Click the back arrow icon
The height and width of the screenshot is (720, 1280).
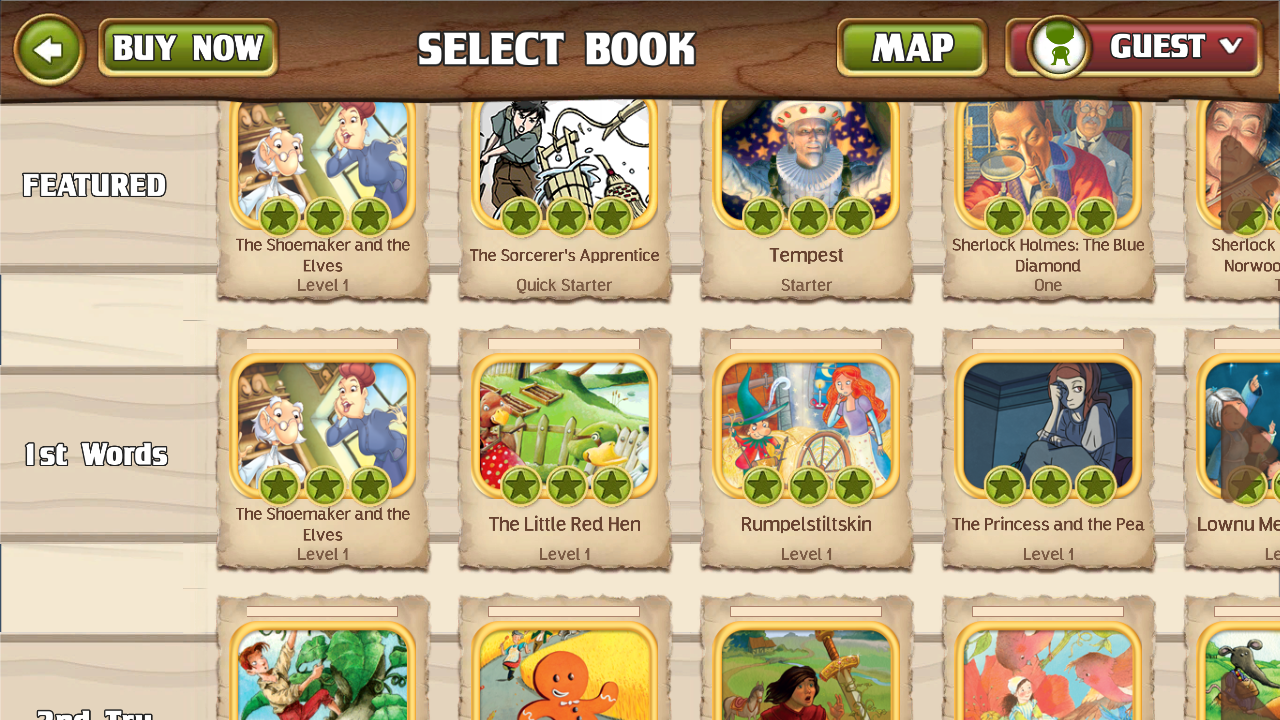pyautogui.click(x=48, y=47)
